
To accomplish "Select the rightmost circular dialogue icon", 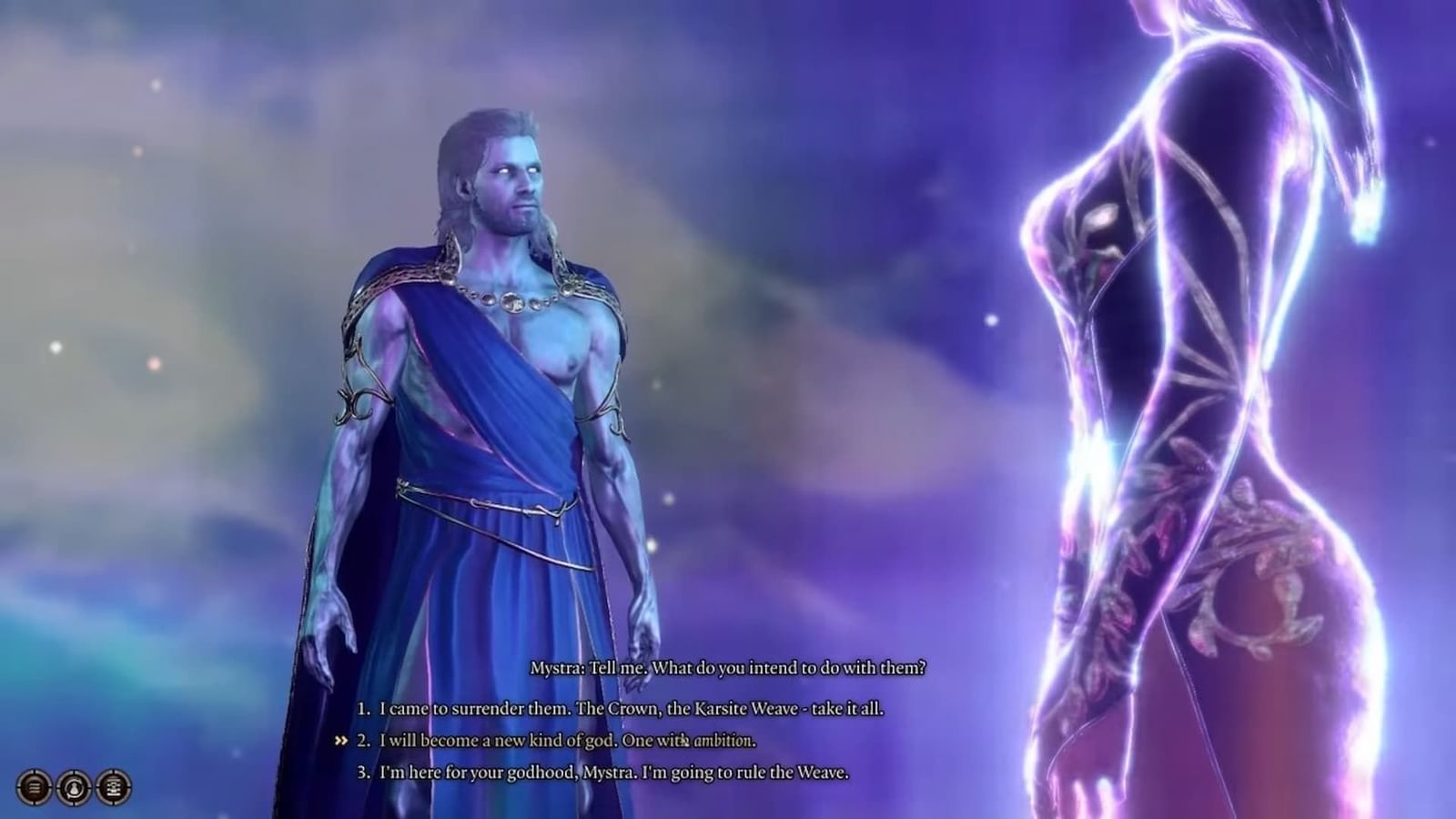I will pyautogui.click(x=113, y=787).
